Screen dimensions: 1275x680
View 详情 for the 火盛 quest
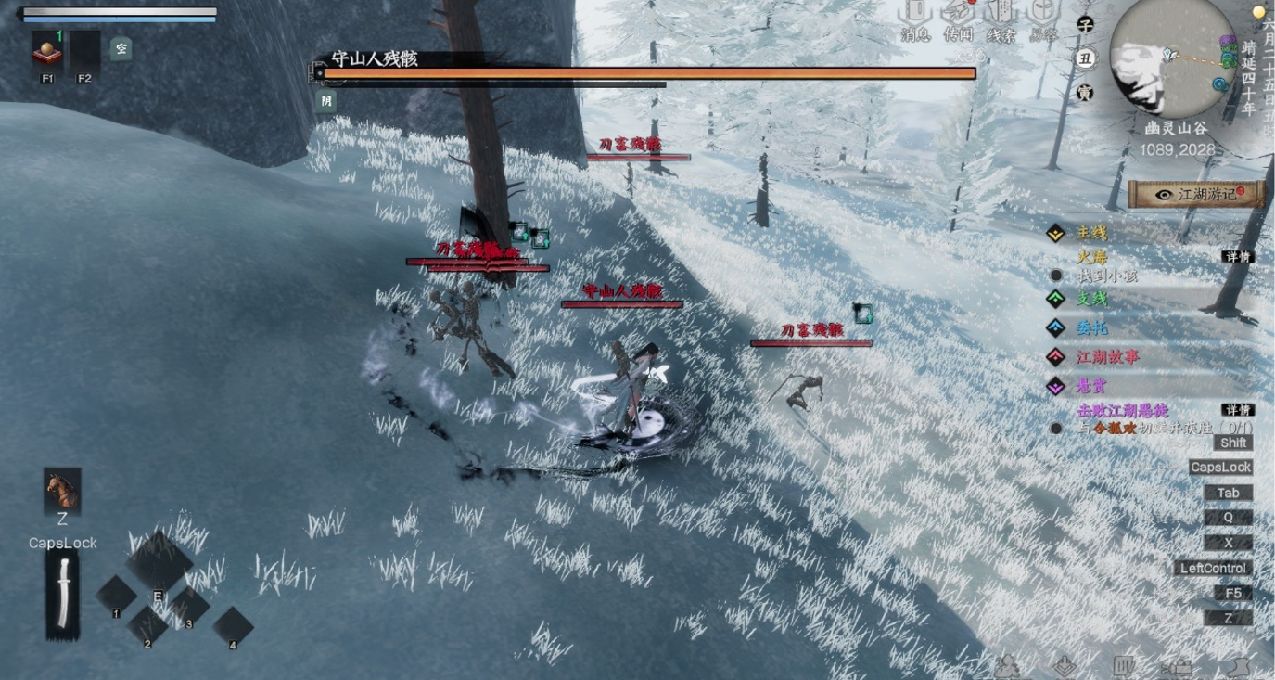(x=1237, y=257)
